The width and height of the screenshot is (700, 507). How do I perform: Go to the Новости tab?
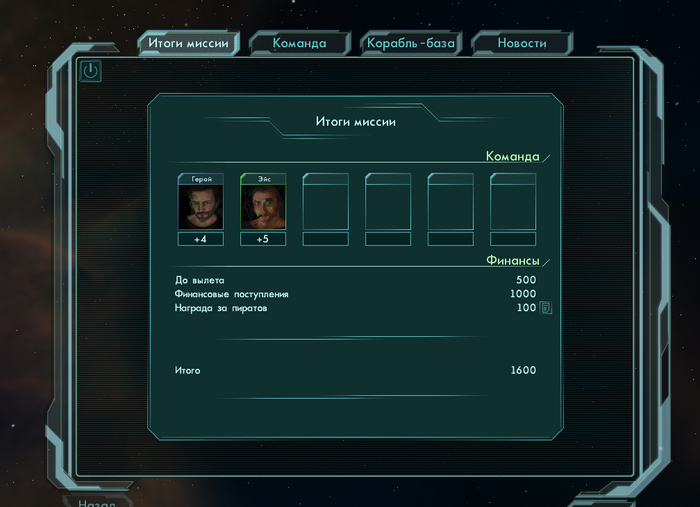pos(522,43)
